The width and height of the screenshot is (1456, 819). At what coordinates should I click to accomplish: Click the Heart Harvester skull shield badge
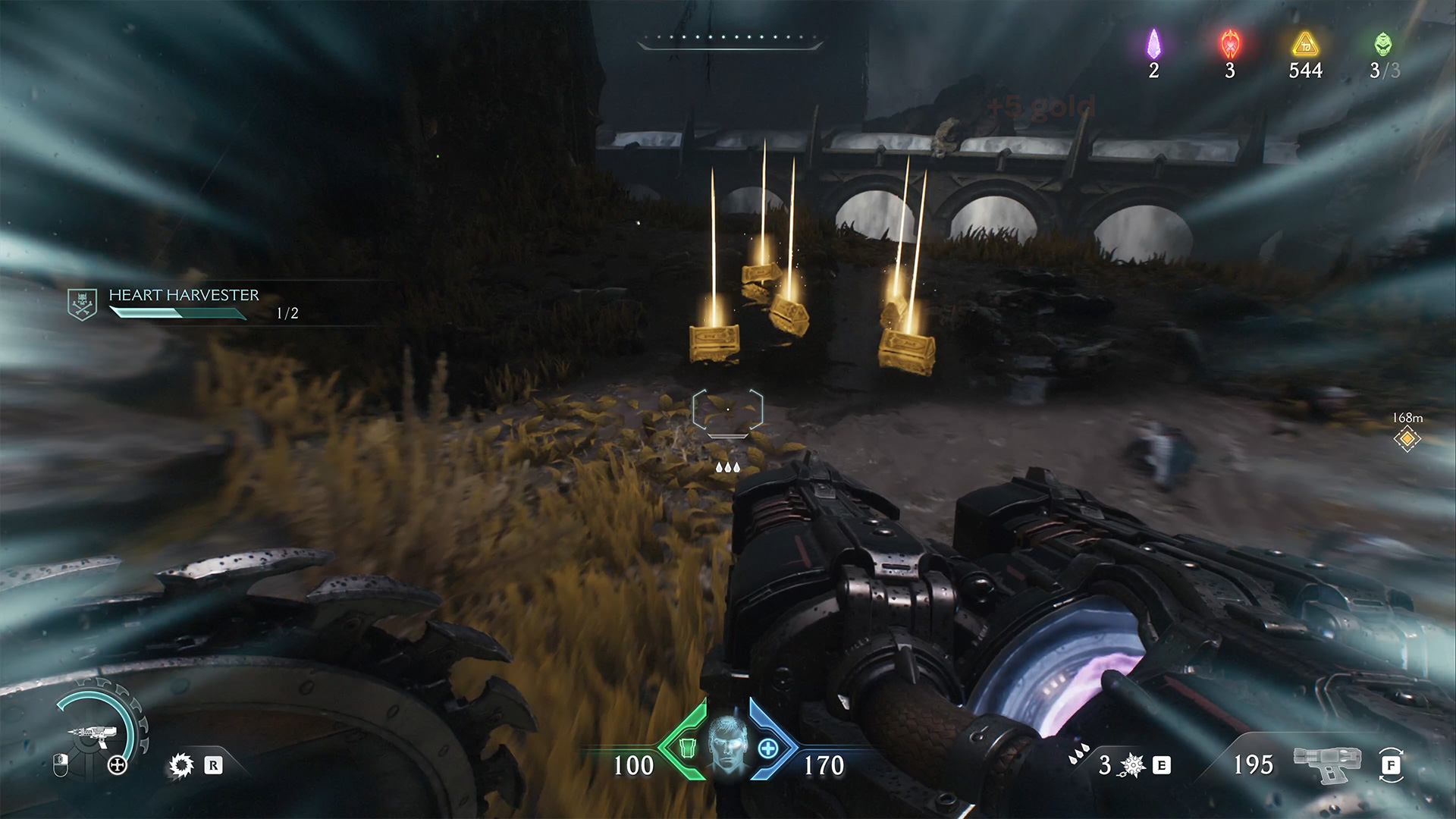pyautogui.click(x=82, y=304)
